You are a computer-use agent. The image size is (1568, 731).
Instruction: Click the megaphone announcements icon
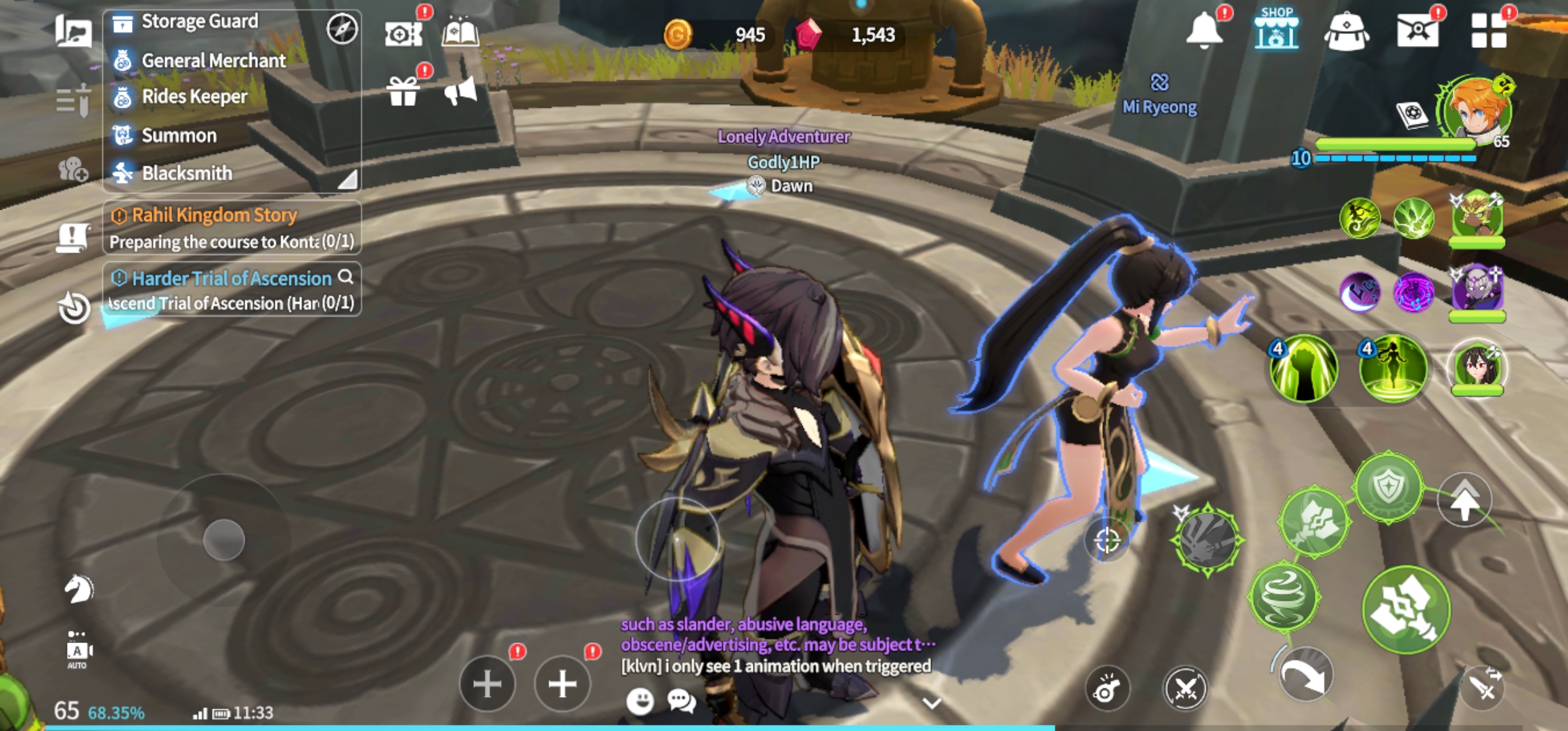point(460,91)
